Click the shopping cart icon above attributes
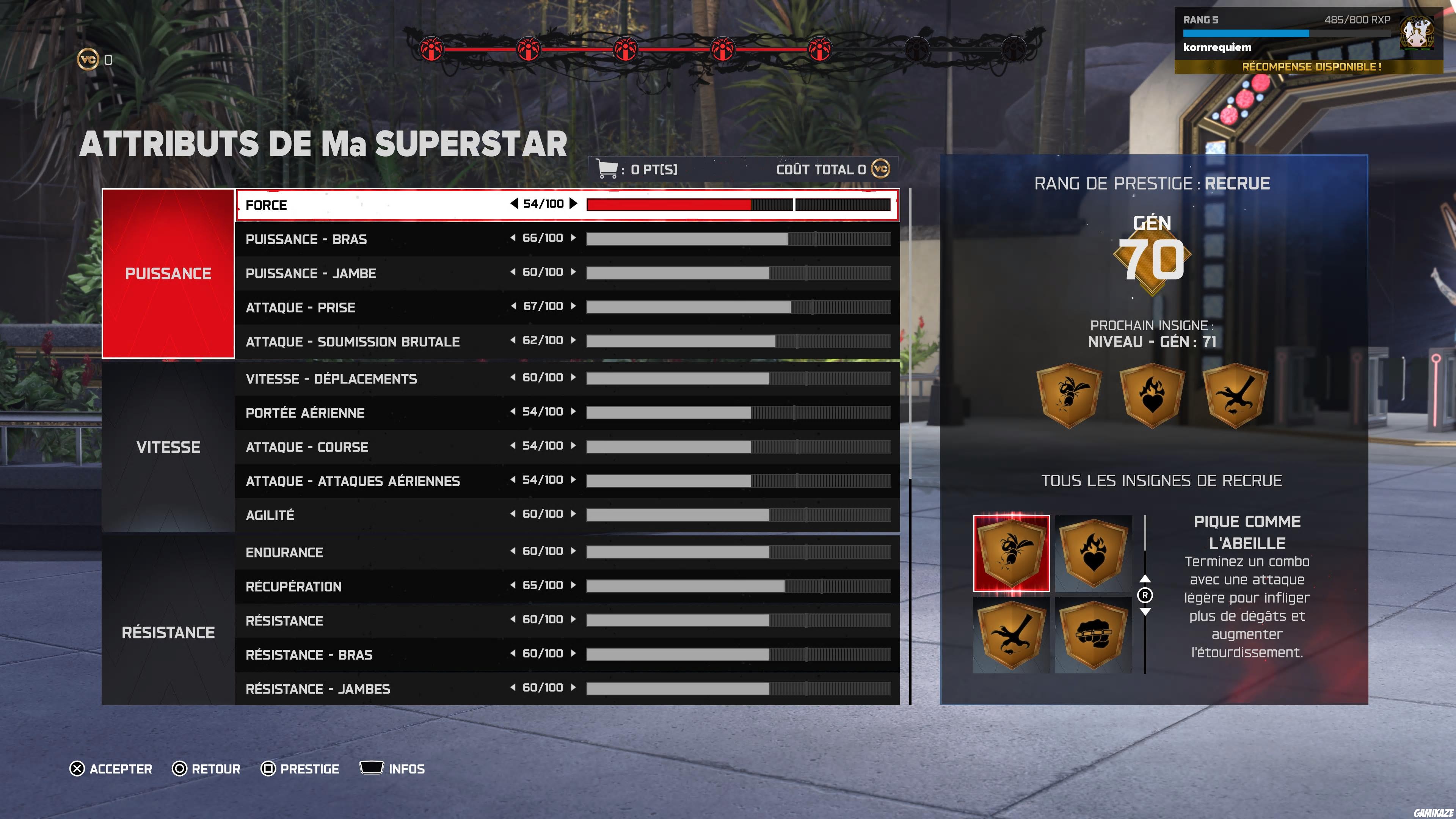Screen dimensions: 1456x819 tap(607, 168)
